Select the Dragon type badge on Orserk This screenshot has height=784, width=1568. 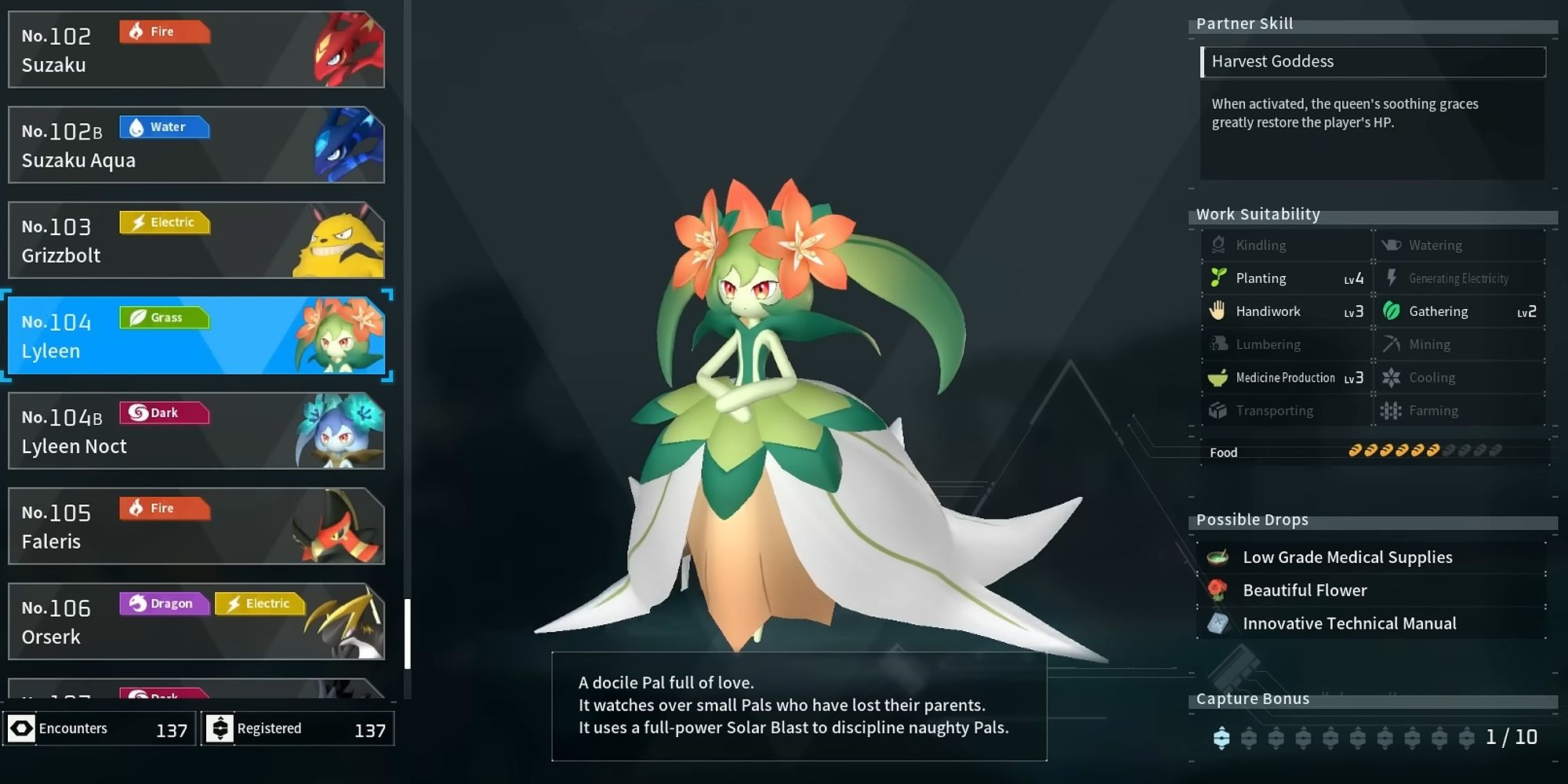click(x=164, y=604)
